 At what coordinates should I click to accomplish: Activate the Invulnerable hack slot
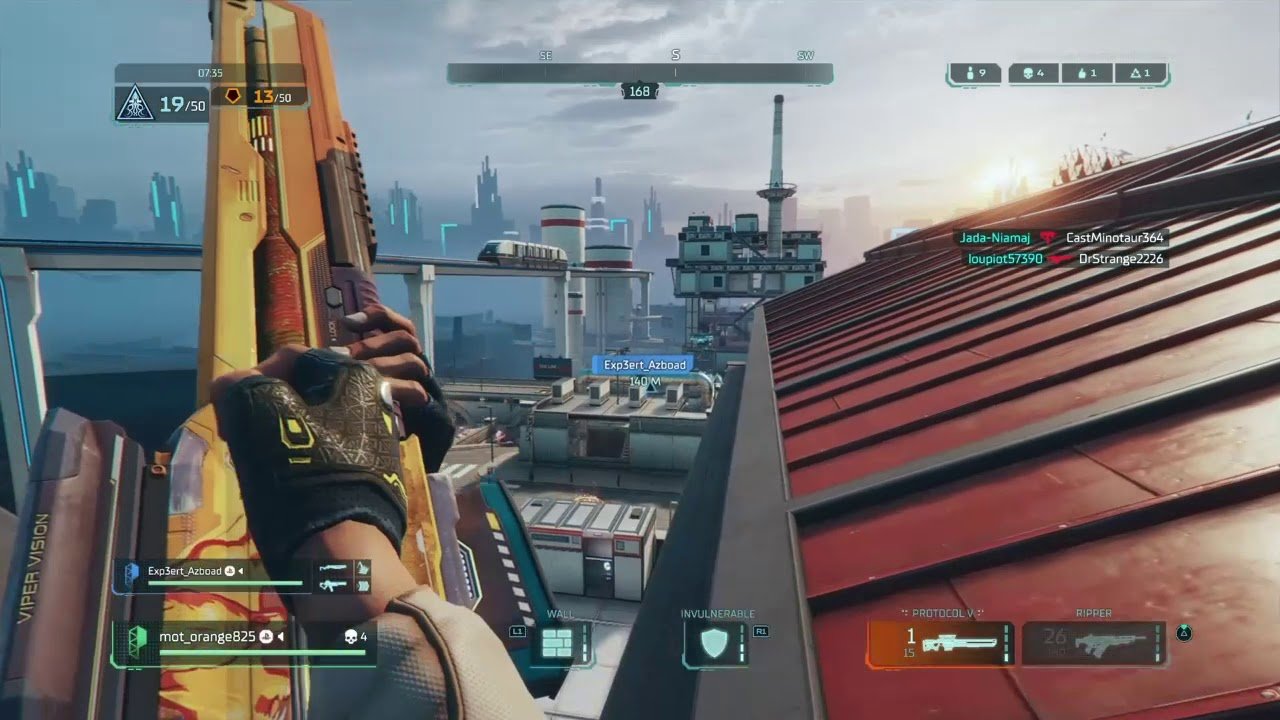click(712, 643)
